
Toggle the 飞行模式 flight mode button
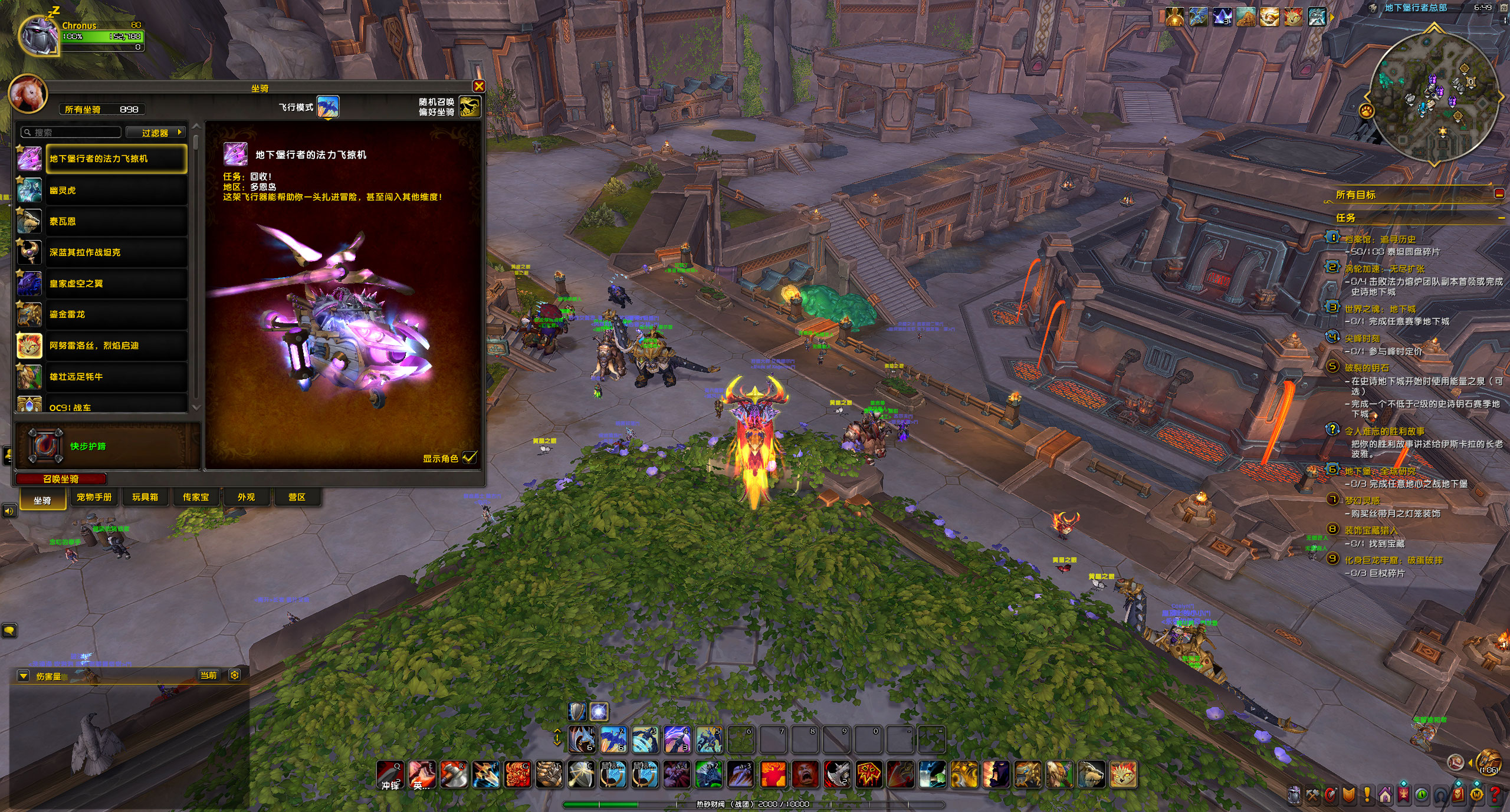[328, 107]
